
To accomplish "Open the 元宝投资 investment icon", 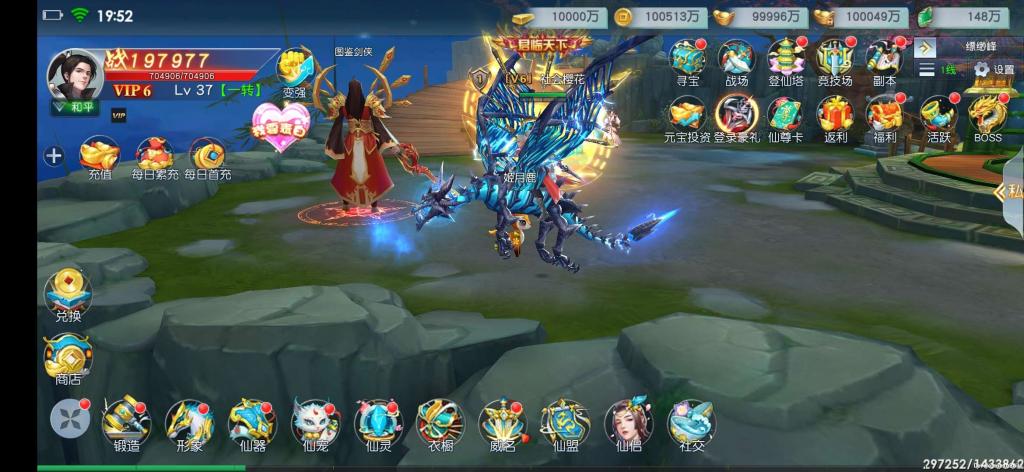I will tap(686, 115).
